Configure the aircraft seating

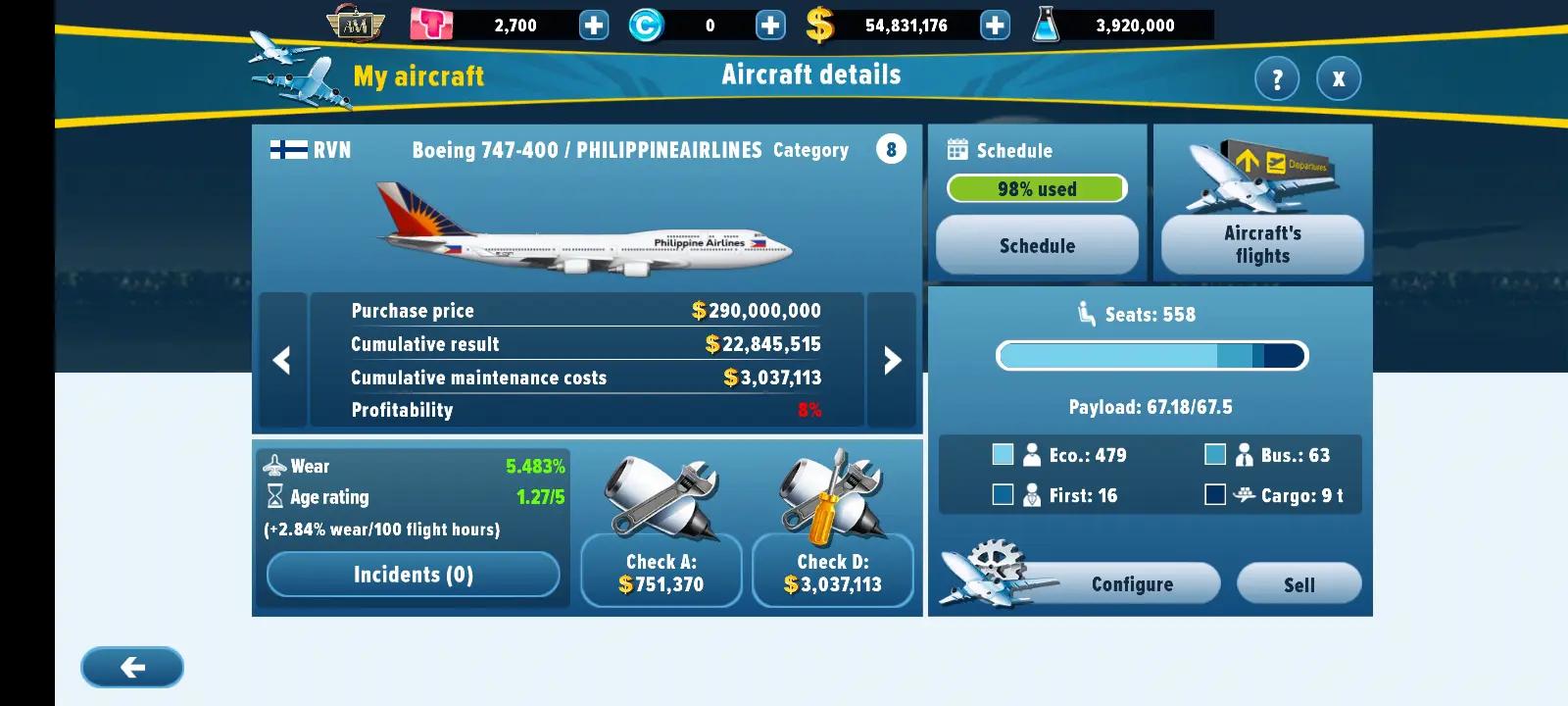(1131, 584)
